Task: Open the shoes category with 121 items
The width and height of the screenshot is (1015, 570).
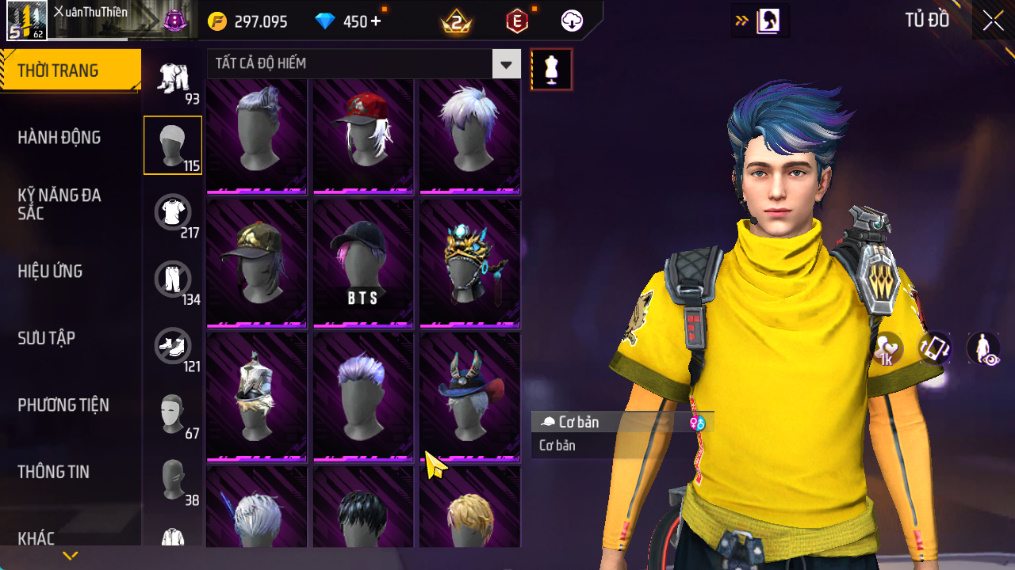Action: 173,347
